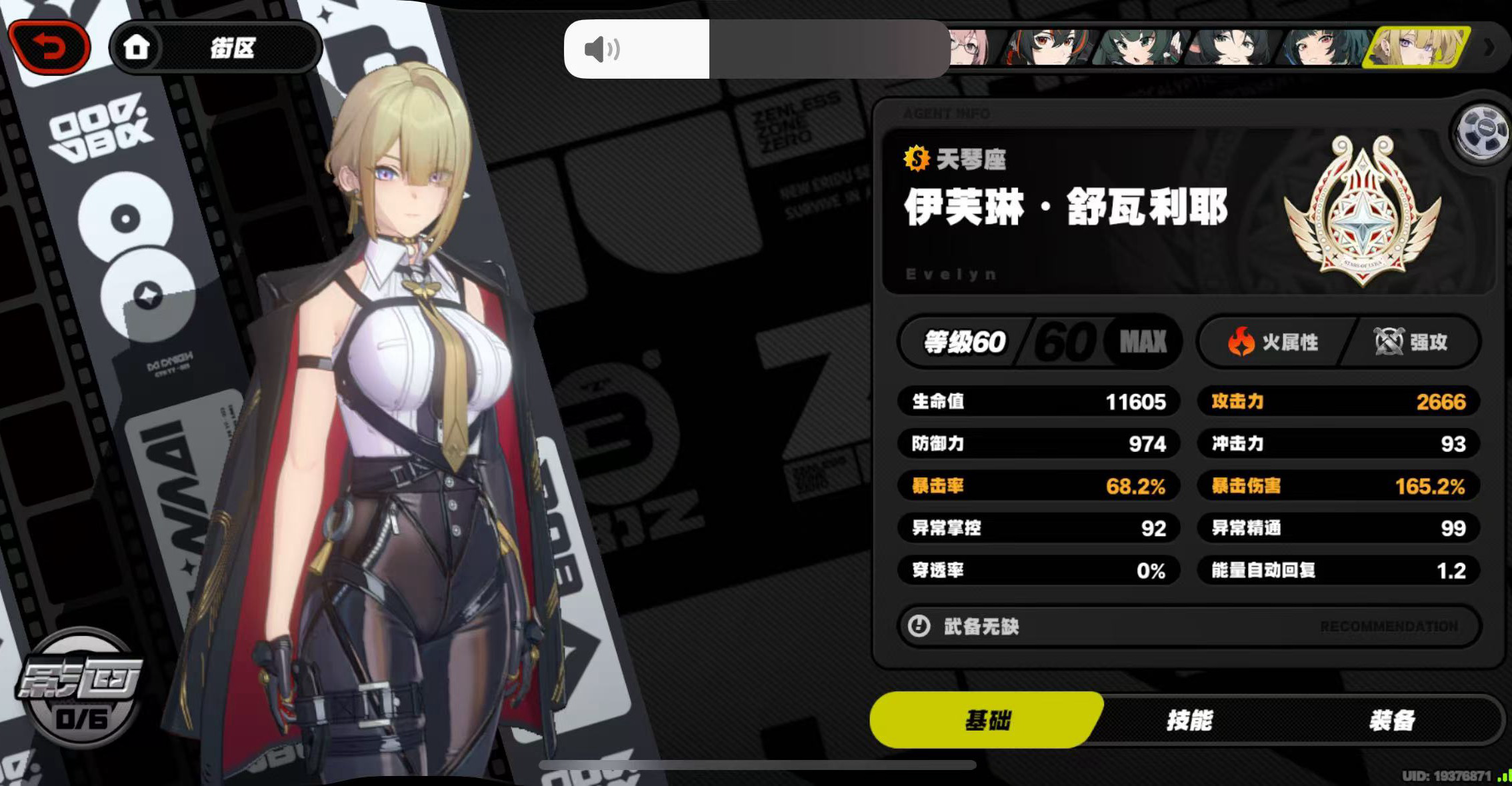
Task: Adjust the system volume overlay slider
Action: pyautogui.click(x=757, y=49)
